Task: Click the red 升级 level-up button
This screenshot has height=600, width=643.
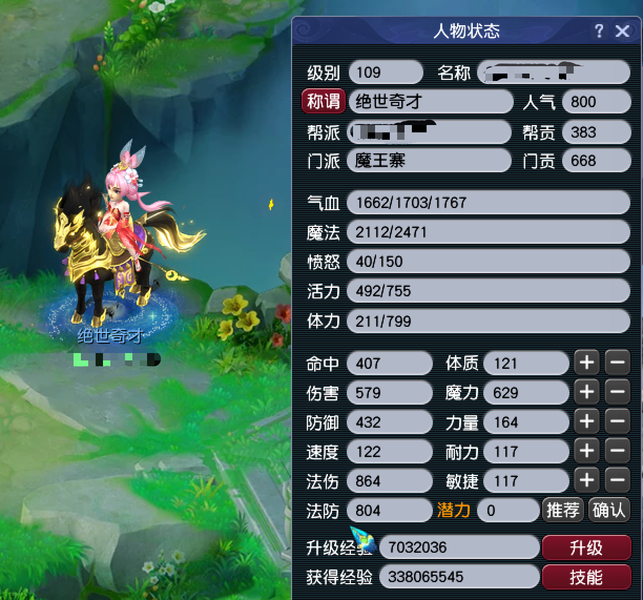Action: [x=586, y=547]
